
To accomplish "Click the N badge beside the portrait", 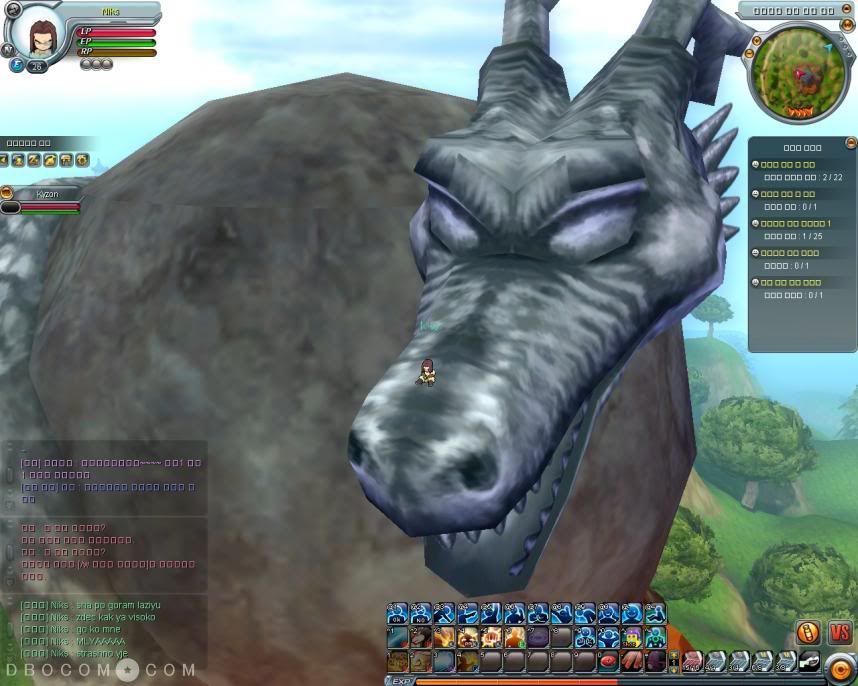I will click(x=8, y=49).
